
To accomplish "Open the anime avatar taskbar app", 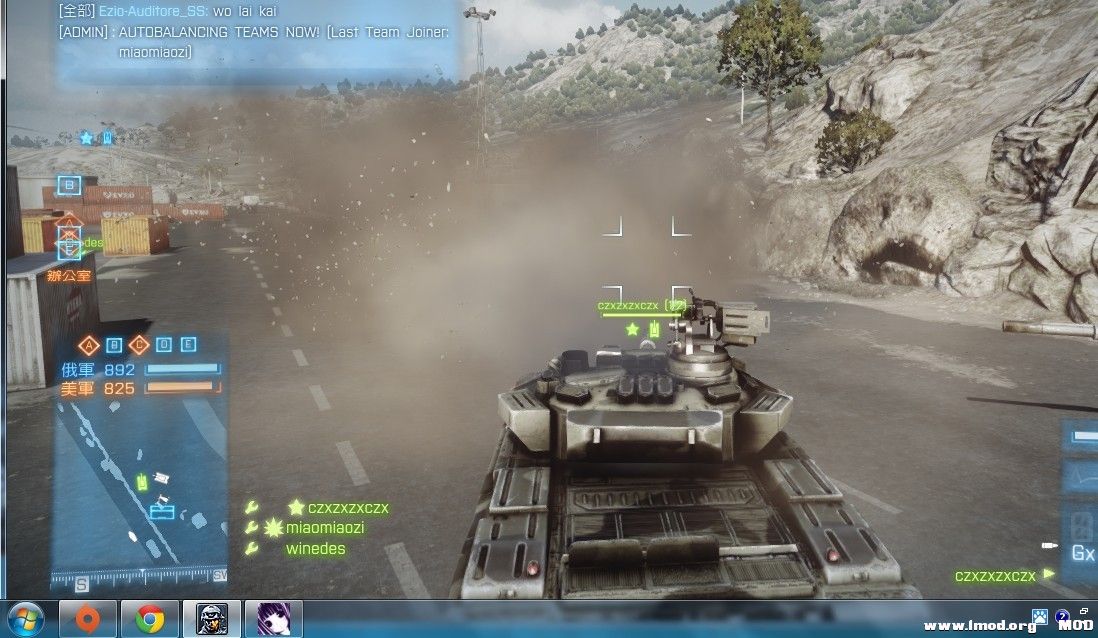I will (272, 619).
